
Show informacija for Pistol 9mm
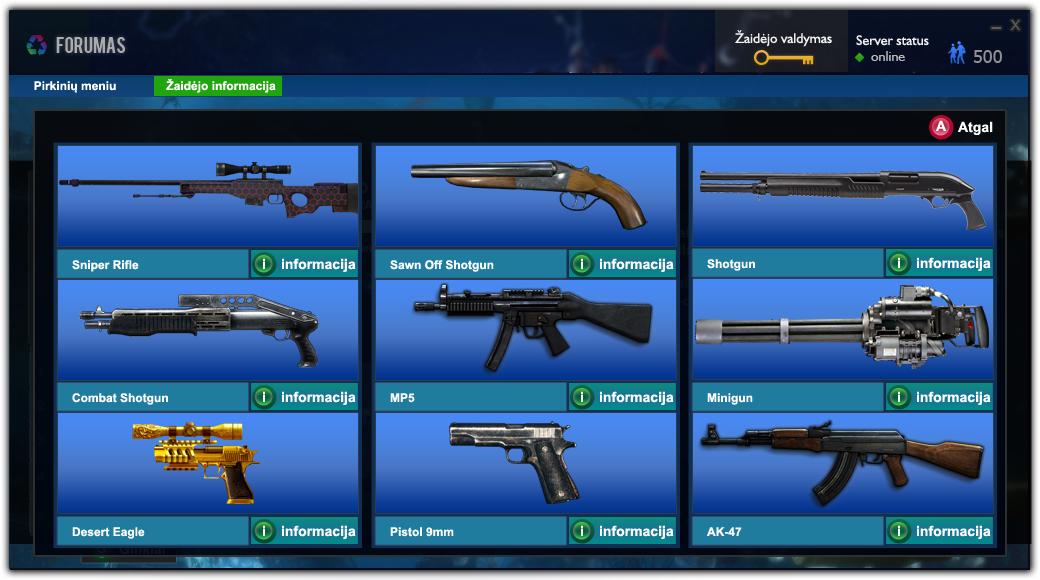pos(622,531)
